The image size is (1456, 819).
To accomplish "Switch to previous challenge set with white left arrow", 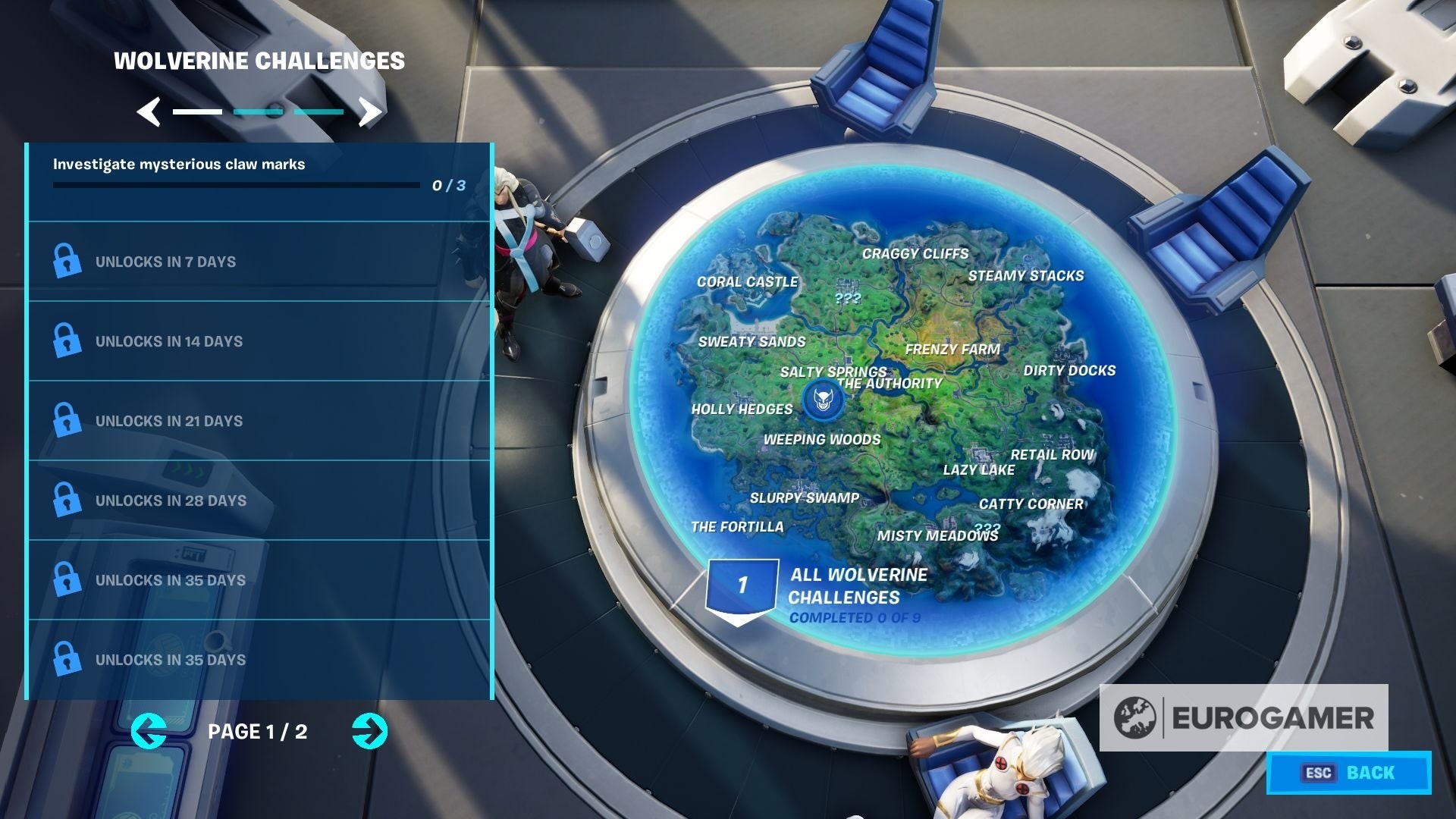I will point(149,112).
